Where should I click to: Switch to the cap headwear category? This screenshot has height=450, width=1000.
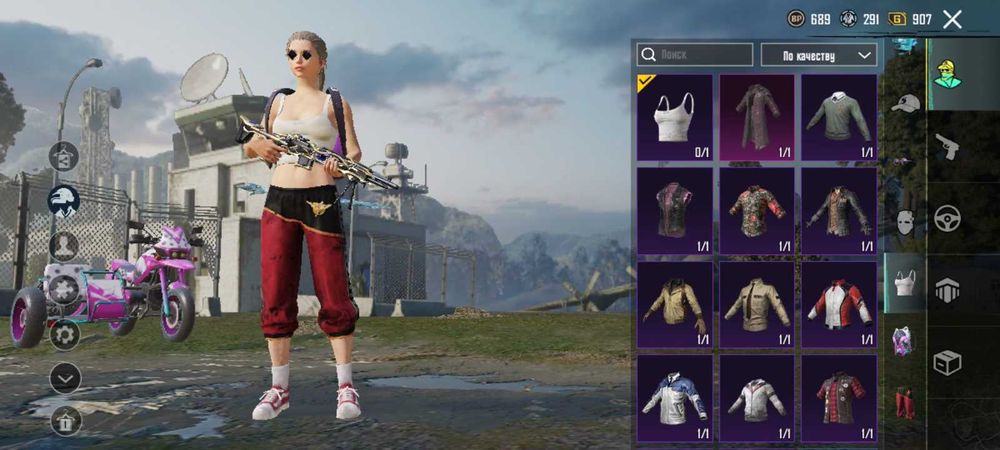point(905,104)
